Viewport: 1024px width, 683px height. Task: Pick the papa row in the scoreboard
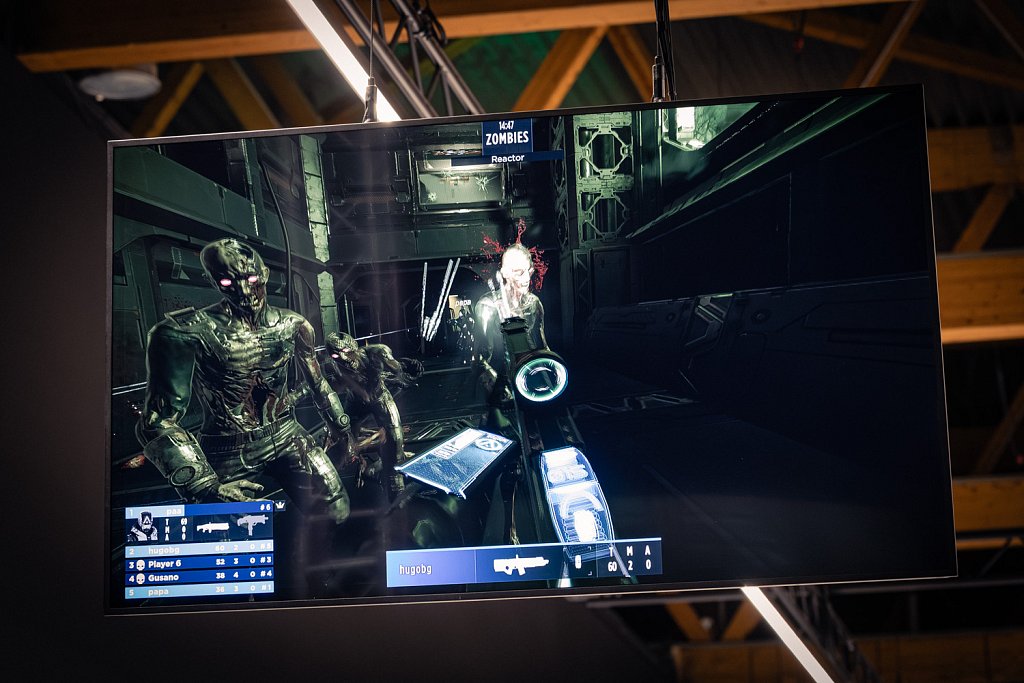[x=198, y=589]
